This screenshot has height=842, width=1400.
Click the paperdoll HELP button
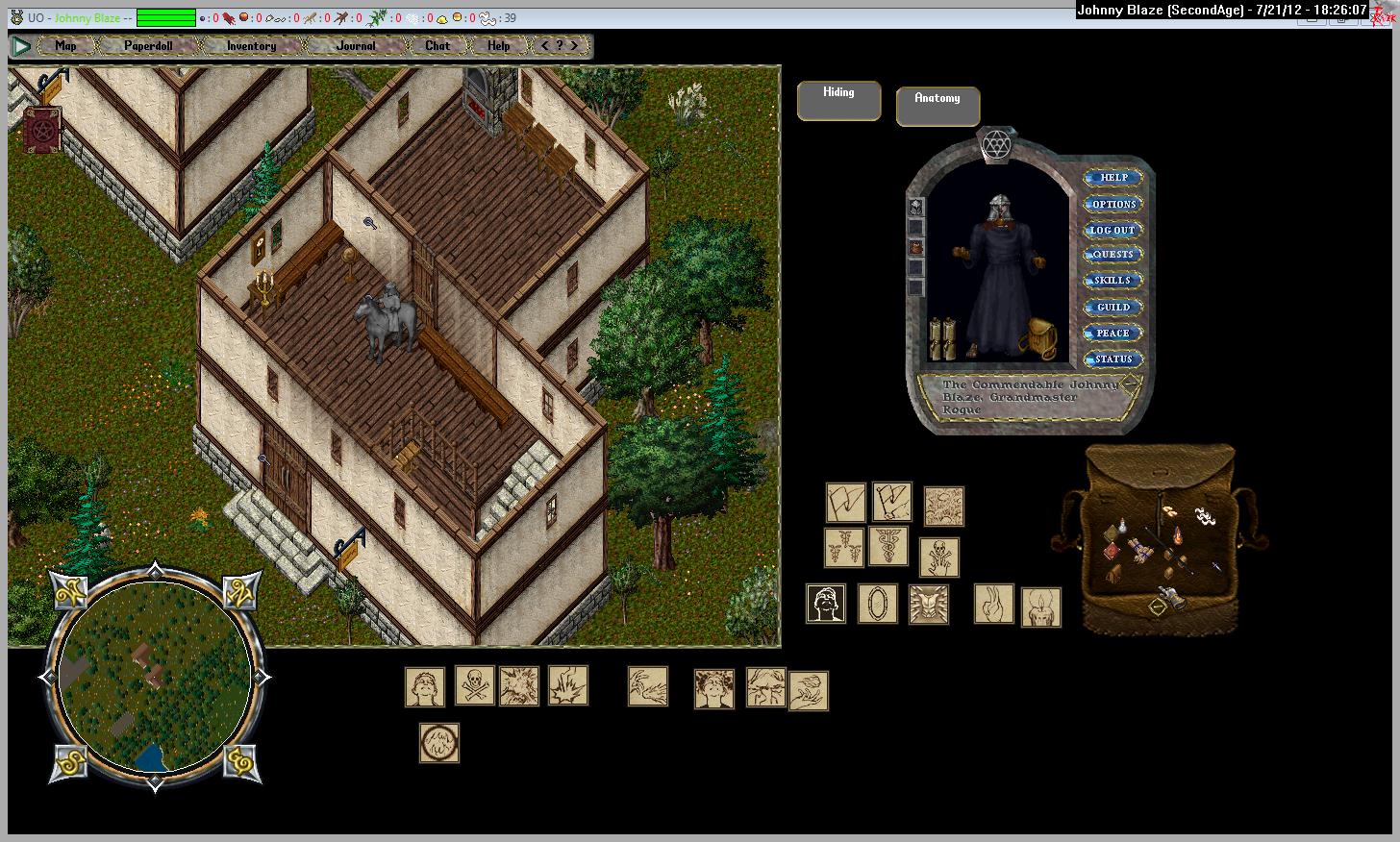click(x=1113, y=178)
